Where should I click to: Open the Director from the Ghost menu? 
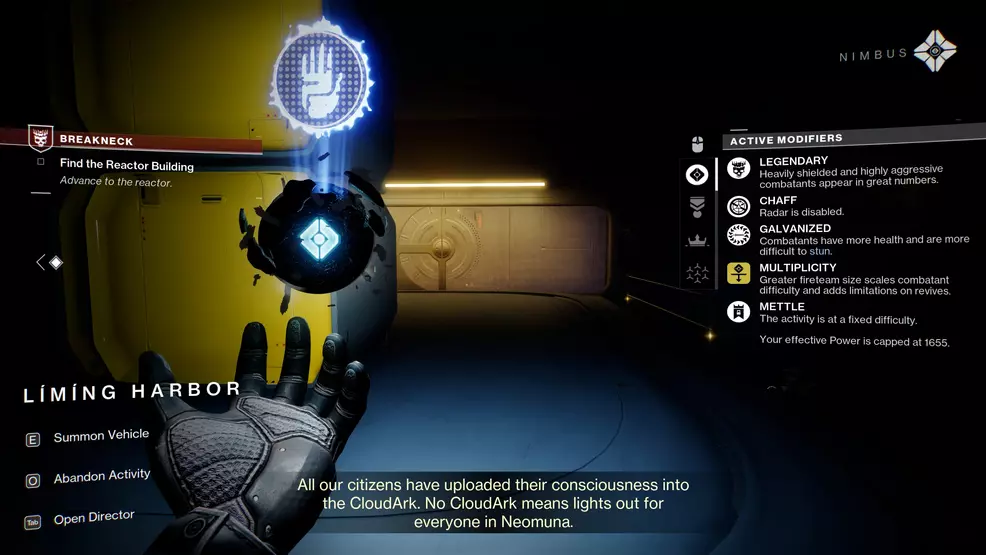click(94, 517)
